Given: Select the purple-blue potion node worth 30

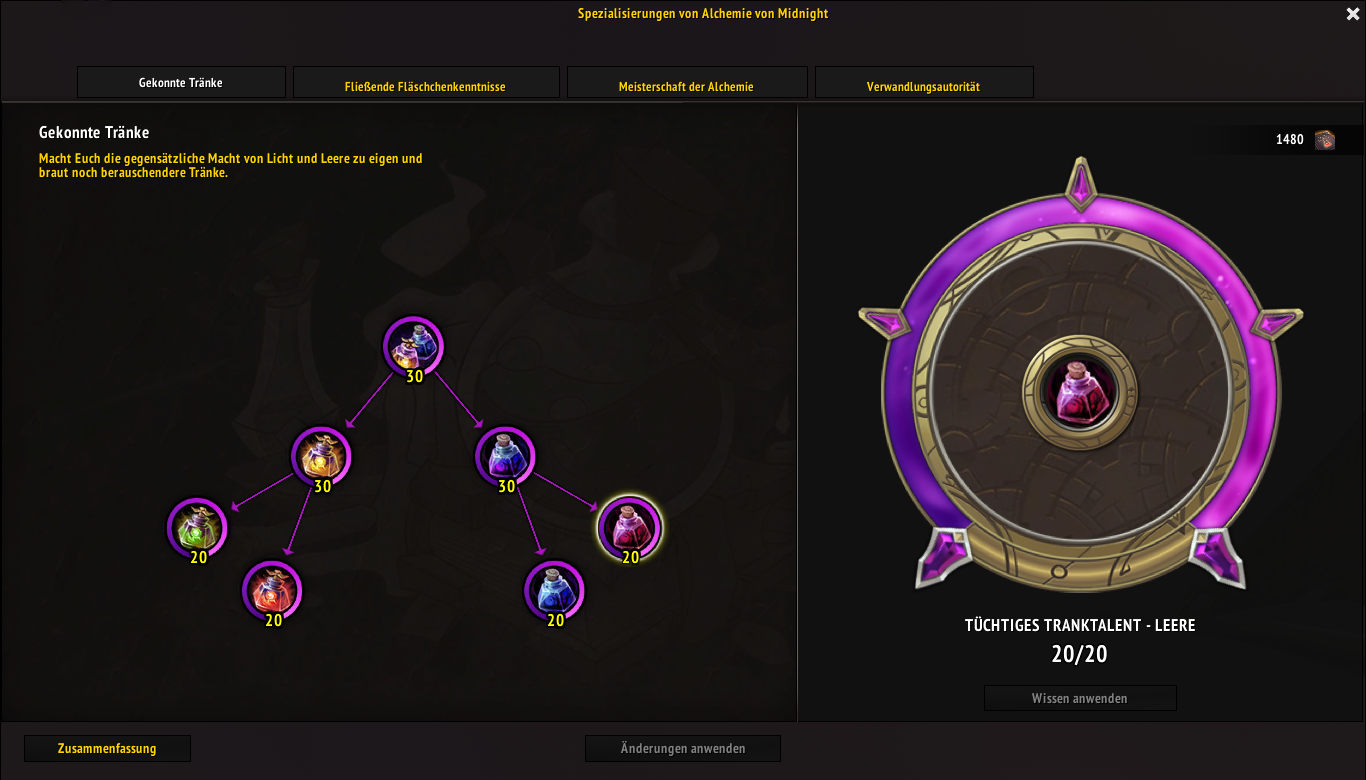Looking at the screenshot, I should pyautogui.click(x=505, y=456).
